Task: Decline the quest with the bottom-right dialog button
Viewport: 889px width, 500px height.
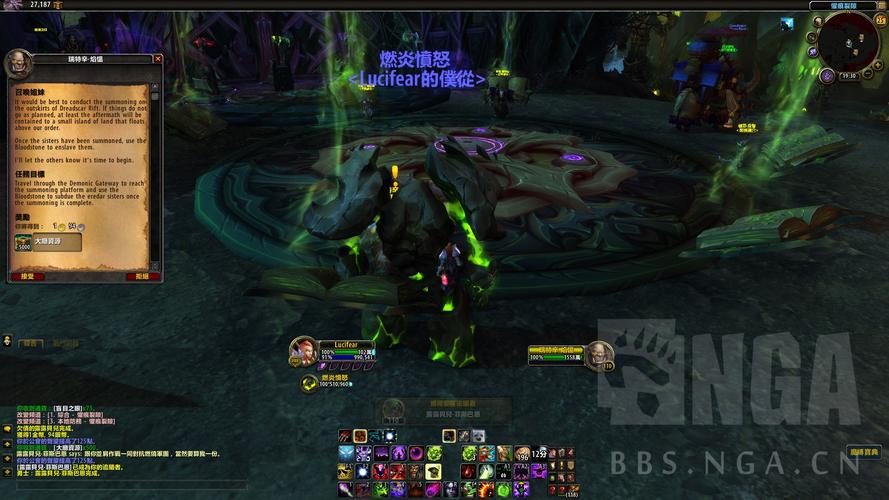Action: tap(142, 276)
